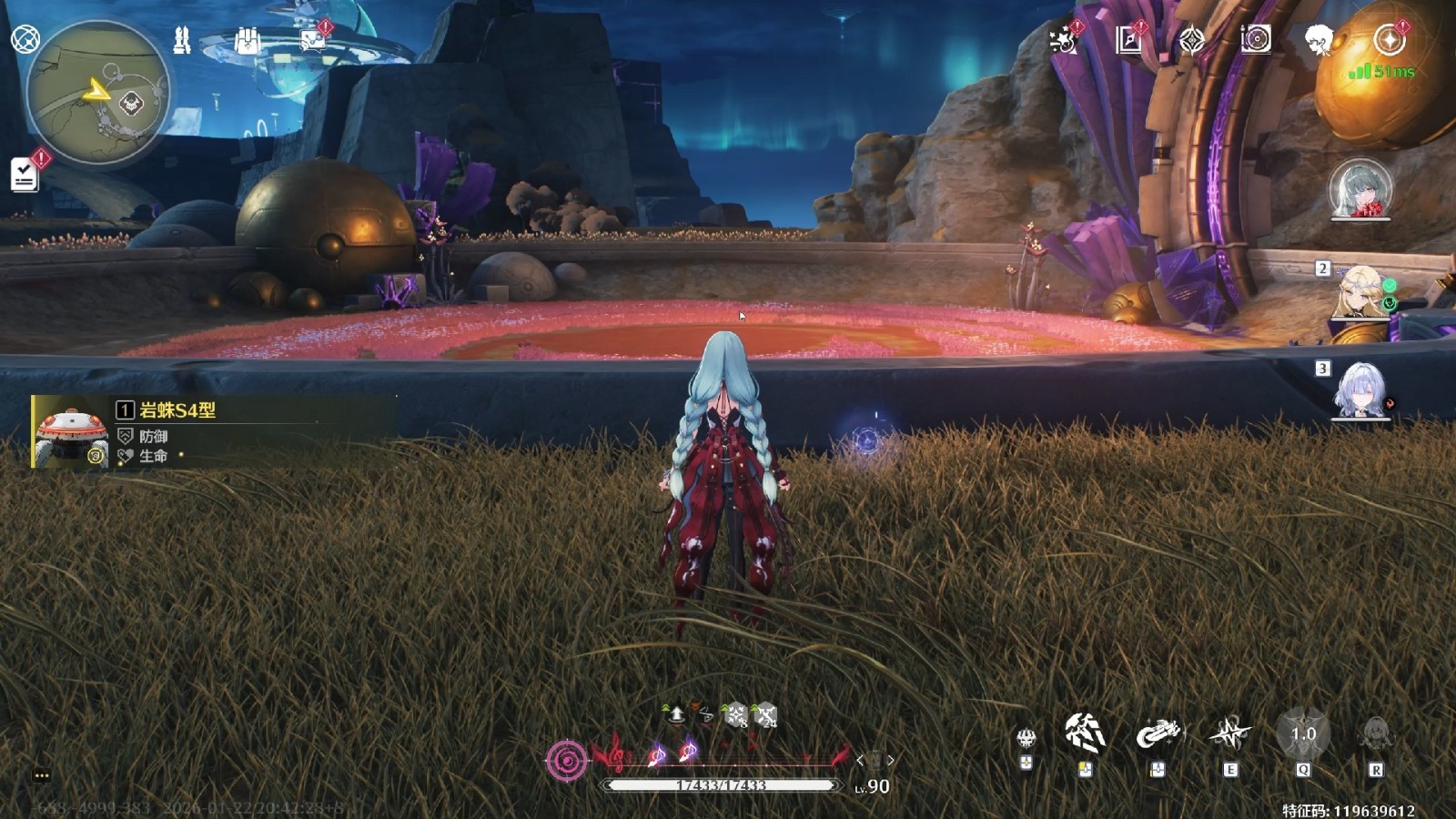
Task: Activate the cooling-down ability showing 1.0
Action: pyautogui.click(x=1303, y=734)
